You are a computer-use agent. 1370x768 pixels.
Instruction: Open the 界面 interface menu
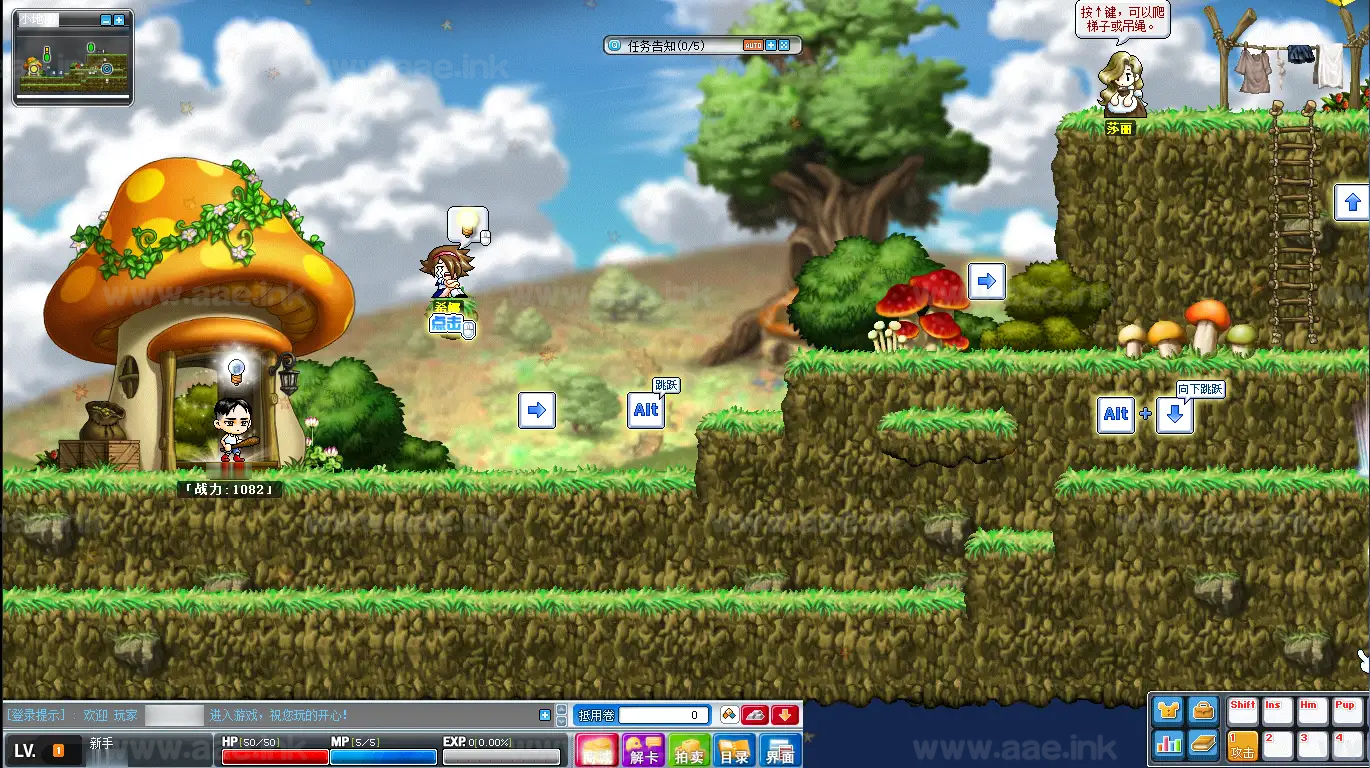coord(780,750)
